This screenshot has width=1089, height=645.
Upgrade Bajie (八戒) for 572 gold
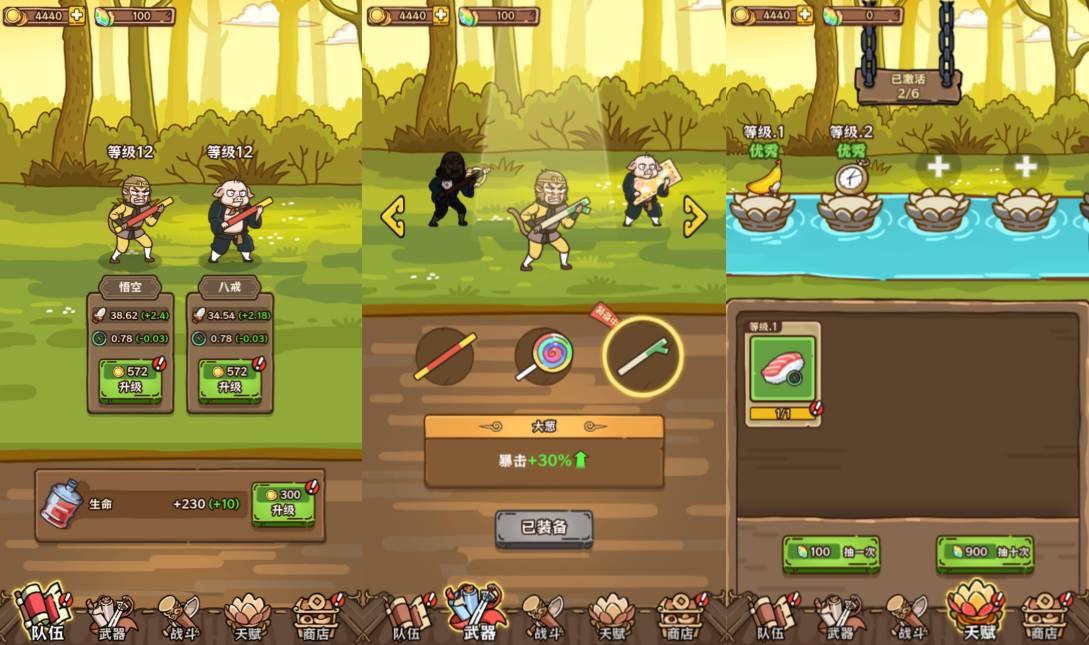229,380
